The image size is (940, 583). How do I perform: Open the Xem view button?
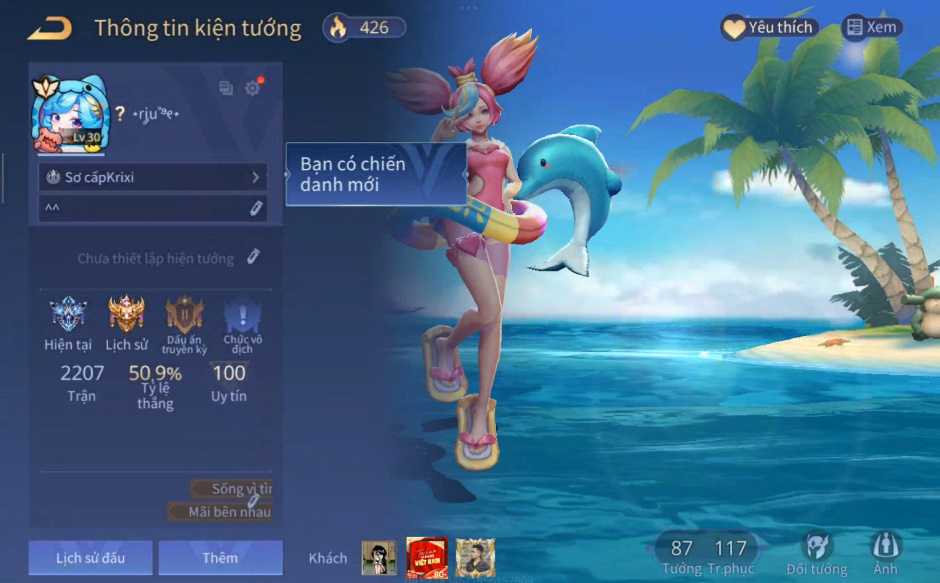click(x=871, y=28)
